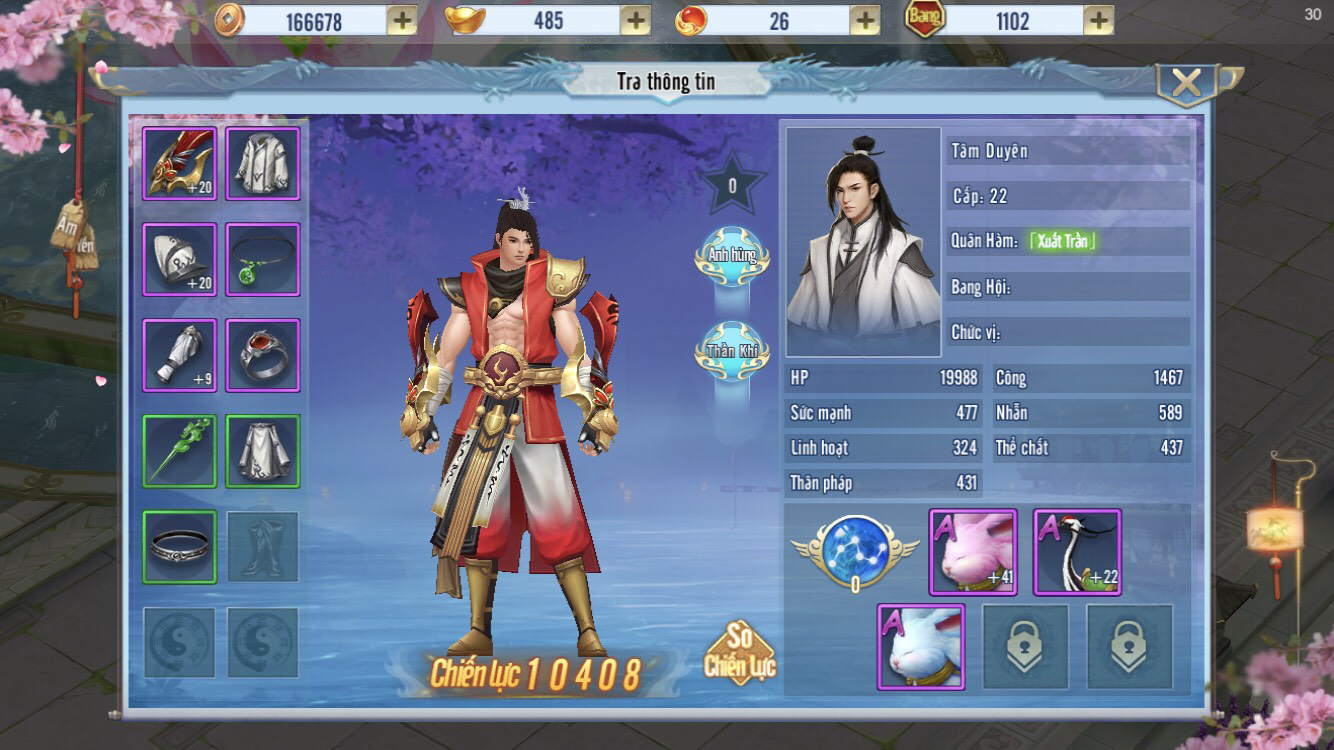
Task: Add Bang currency with plus button
Action: coord(1098,20)
